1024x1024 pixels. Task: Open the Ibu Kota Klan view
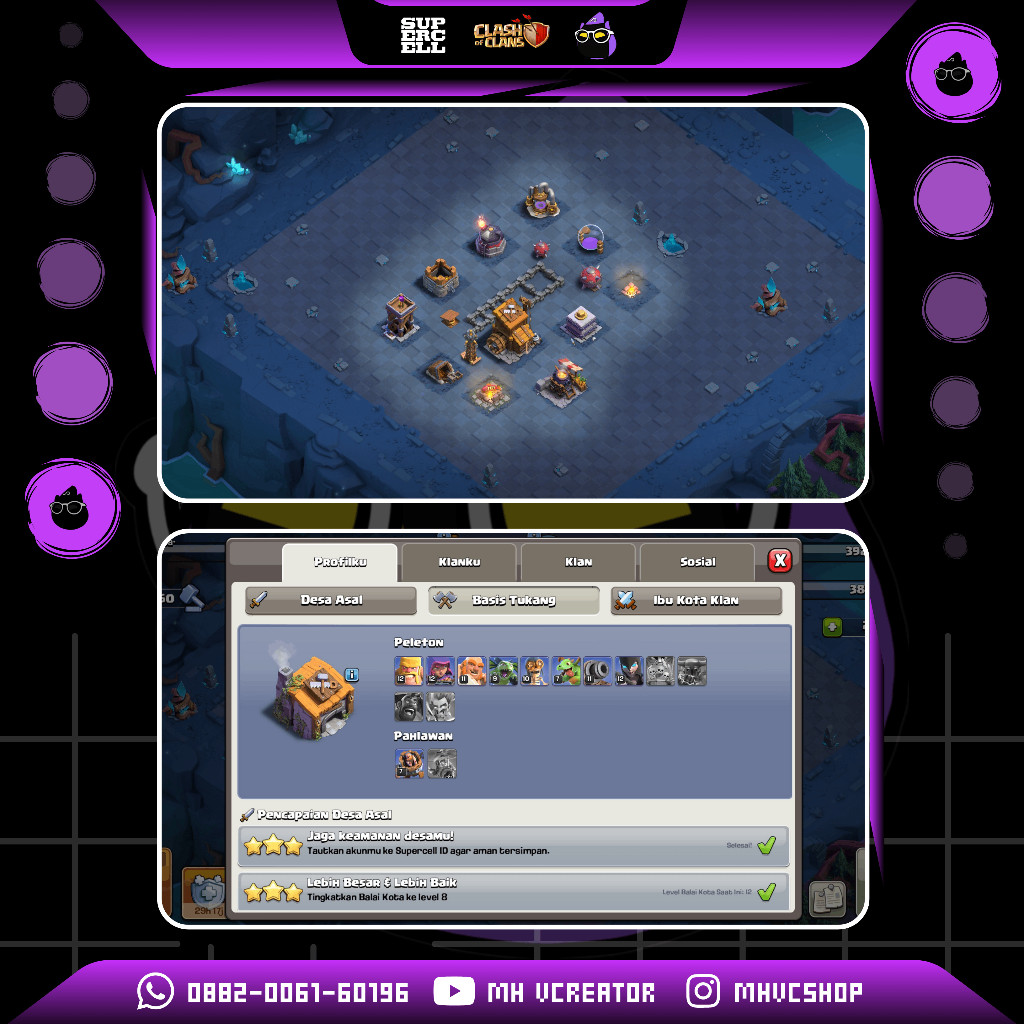click(x=696, y=601)
